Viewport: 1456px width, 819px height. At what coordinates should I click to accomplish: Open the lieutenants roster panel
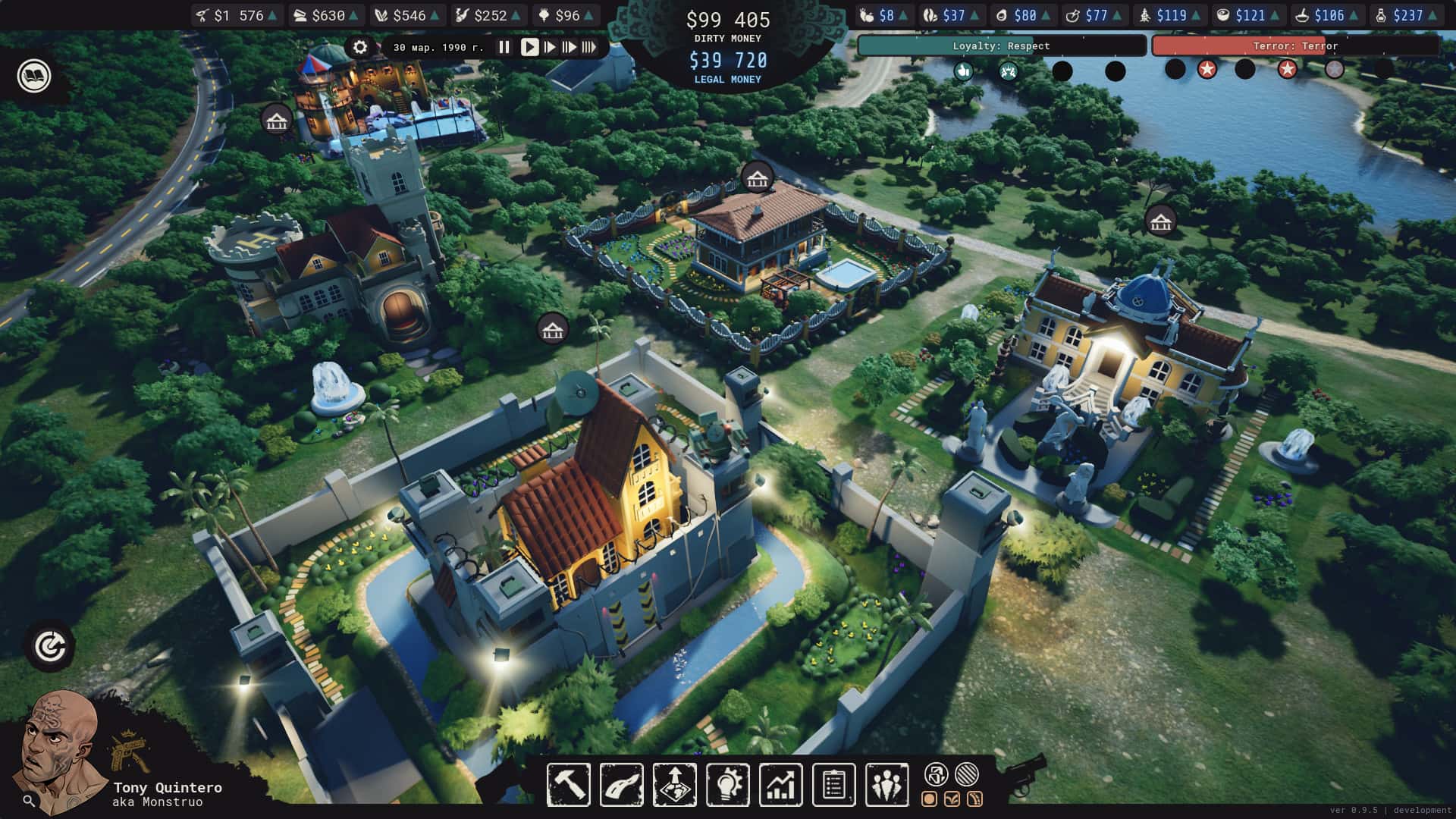pos(886,785)
